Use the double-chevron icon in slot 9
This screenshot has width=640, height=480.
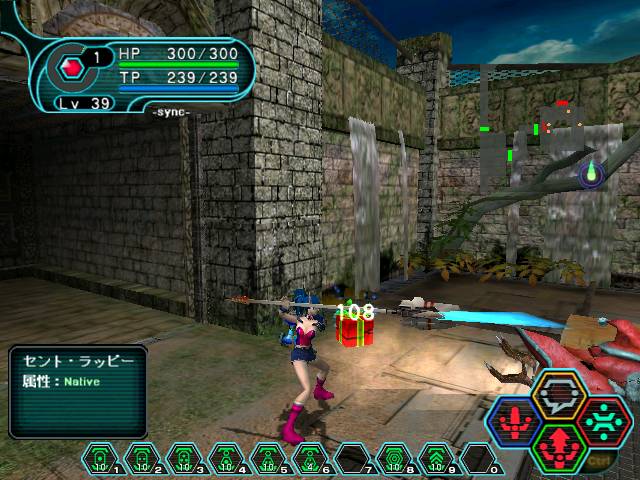pos(434,457)
